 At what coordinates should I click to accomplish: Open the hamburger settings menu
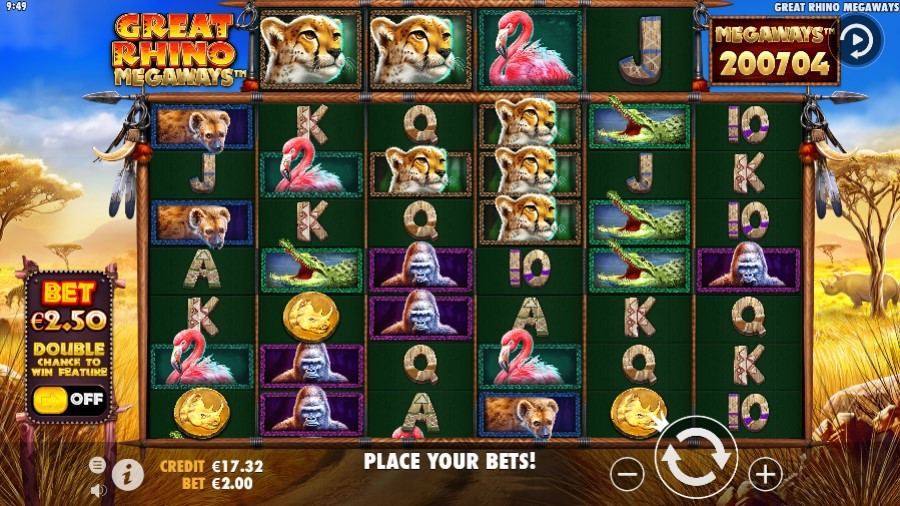[97, 465]
